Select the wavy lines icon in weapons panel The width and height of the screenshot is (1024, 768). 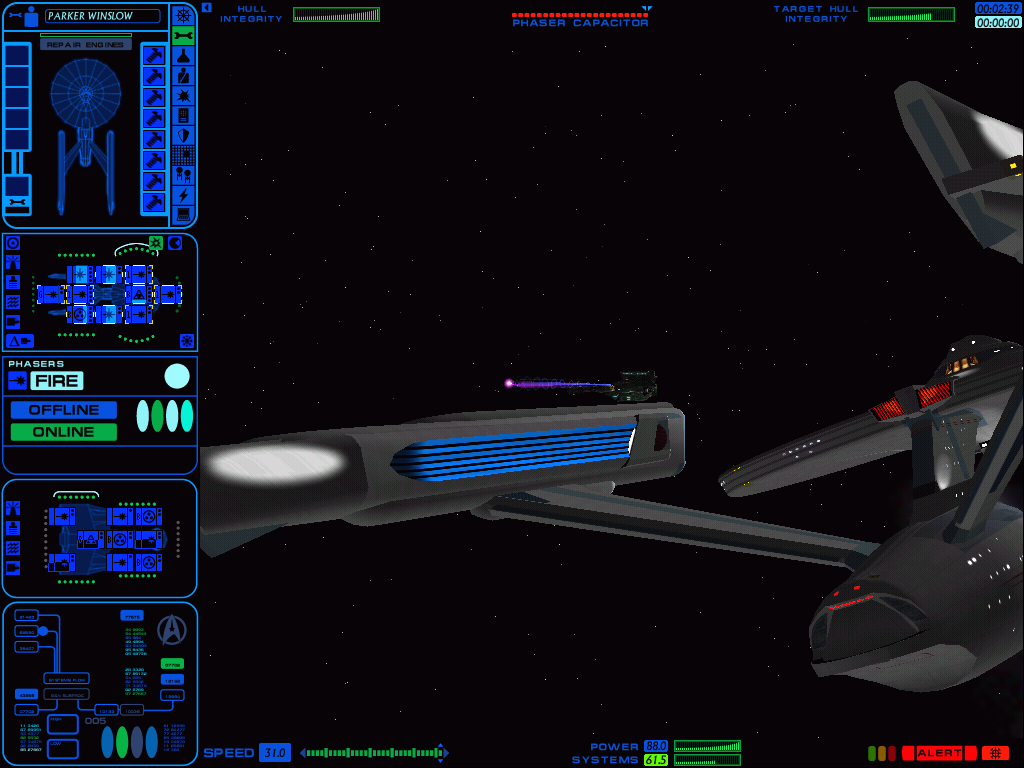click(13, 301)
